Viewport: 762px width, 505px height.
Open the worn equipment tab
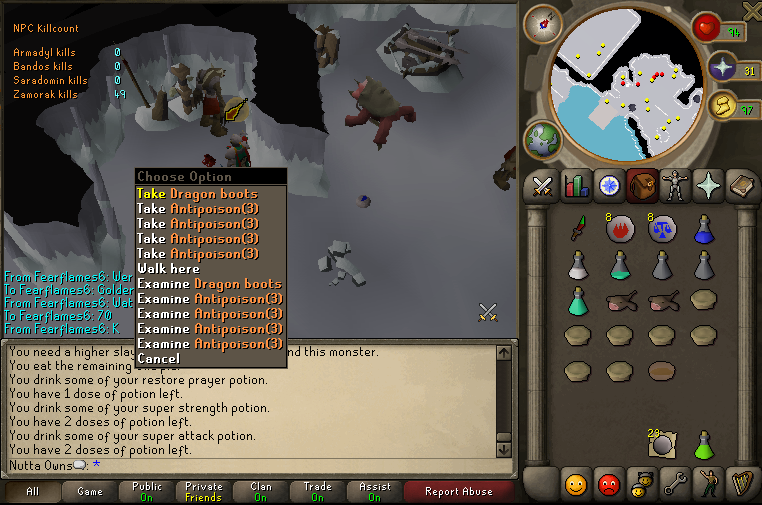click(674, 185)
